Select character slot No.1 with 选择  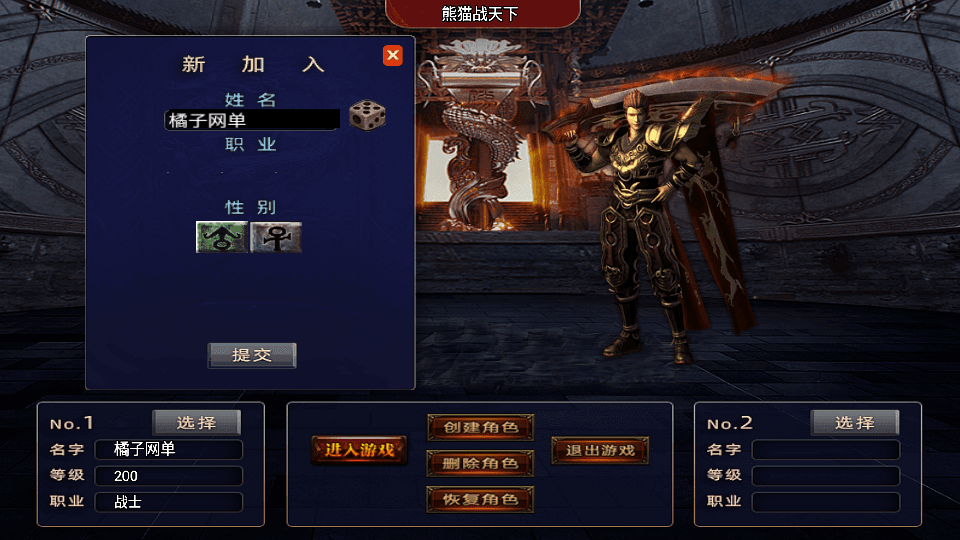(196, 423)
